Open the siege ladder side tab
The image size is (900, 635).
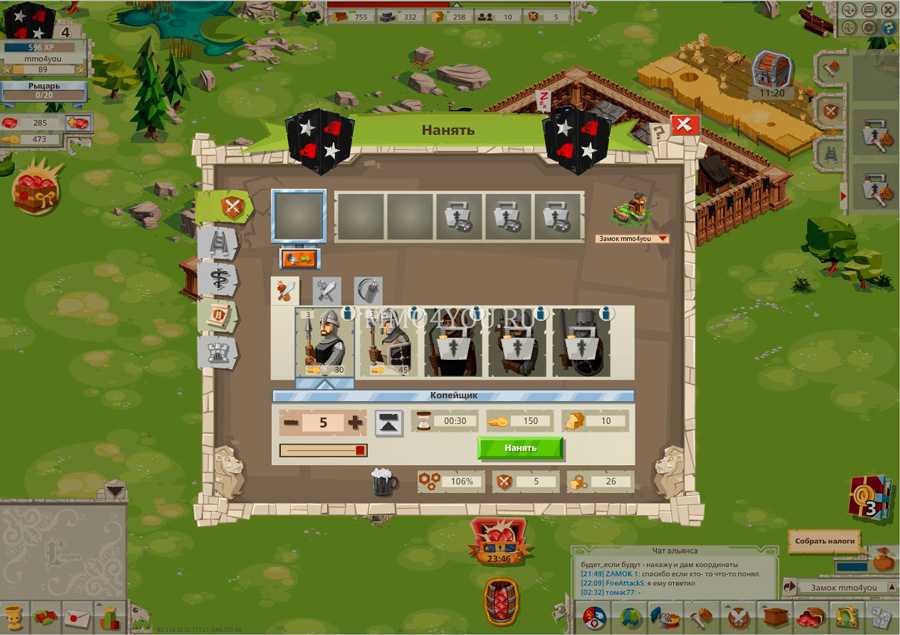point(218,242)
